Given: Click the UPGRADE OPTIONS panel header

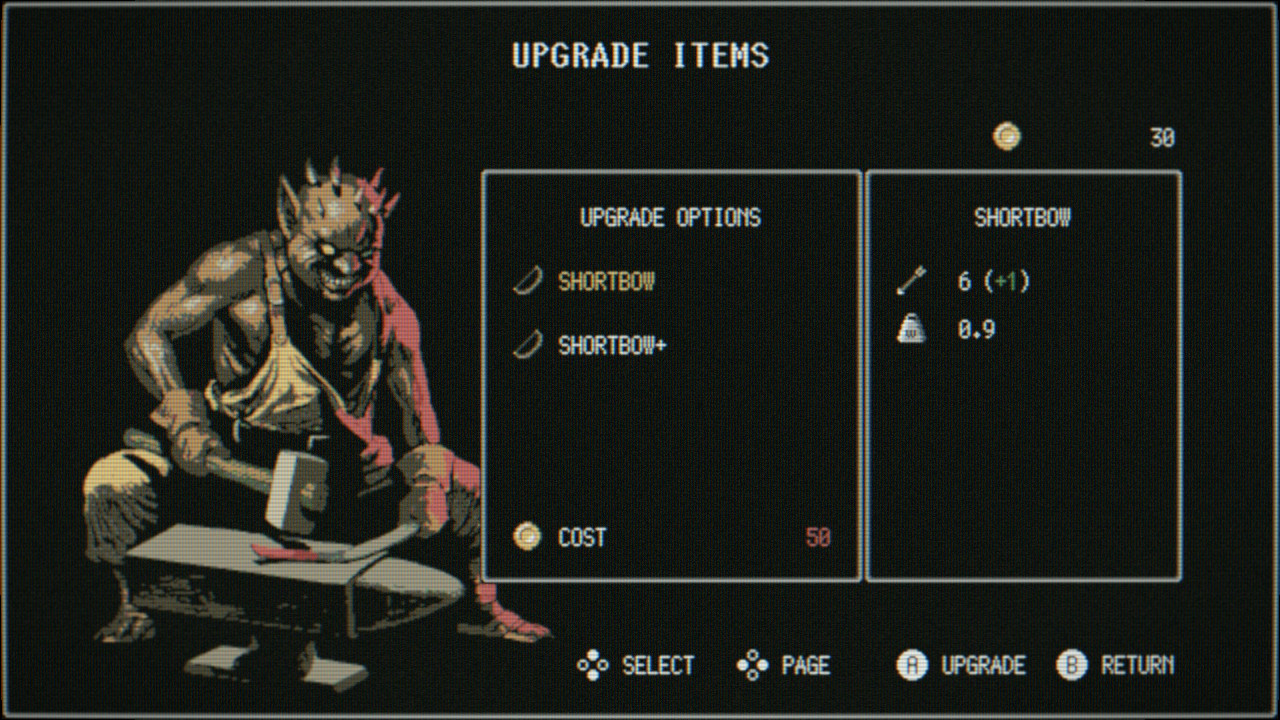Looking at the screenshot, I should pos(671,218).
